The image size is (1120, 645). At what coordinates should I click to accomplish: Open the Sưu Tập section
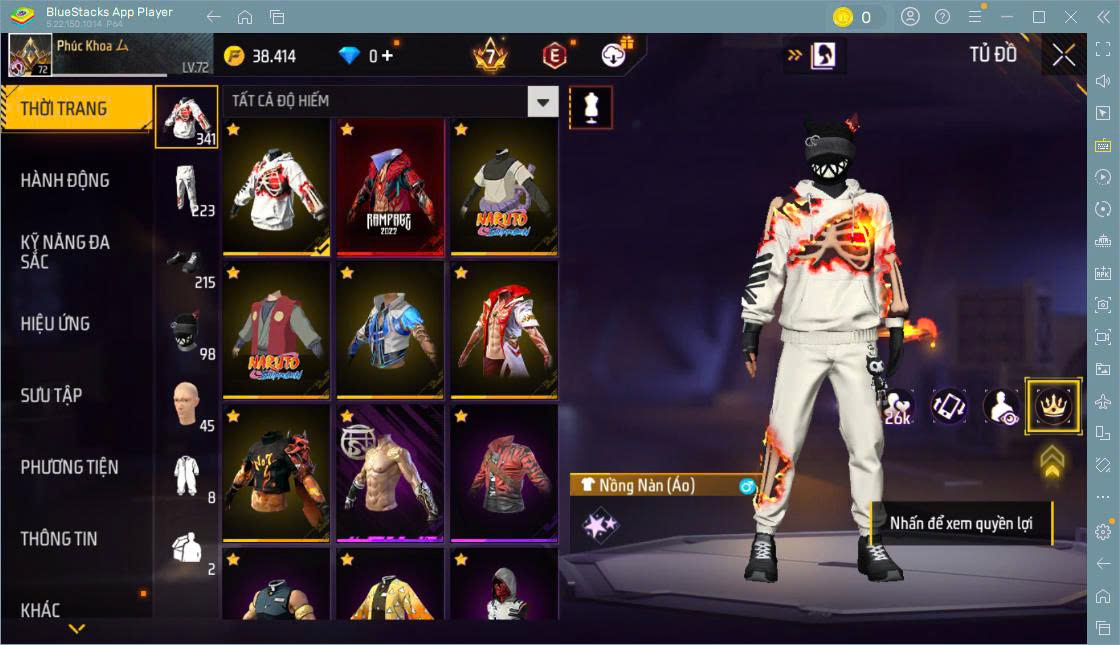(52, 395)
